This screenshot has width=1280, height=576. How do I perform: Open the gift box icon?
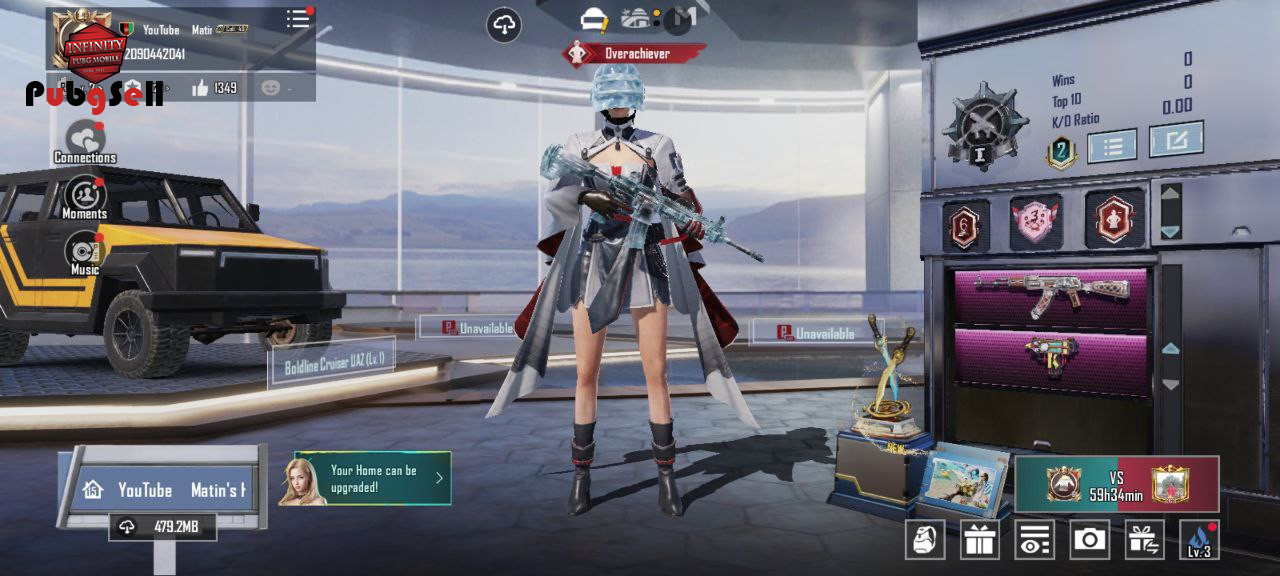pos(980,540)
